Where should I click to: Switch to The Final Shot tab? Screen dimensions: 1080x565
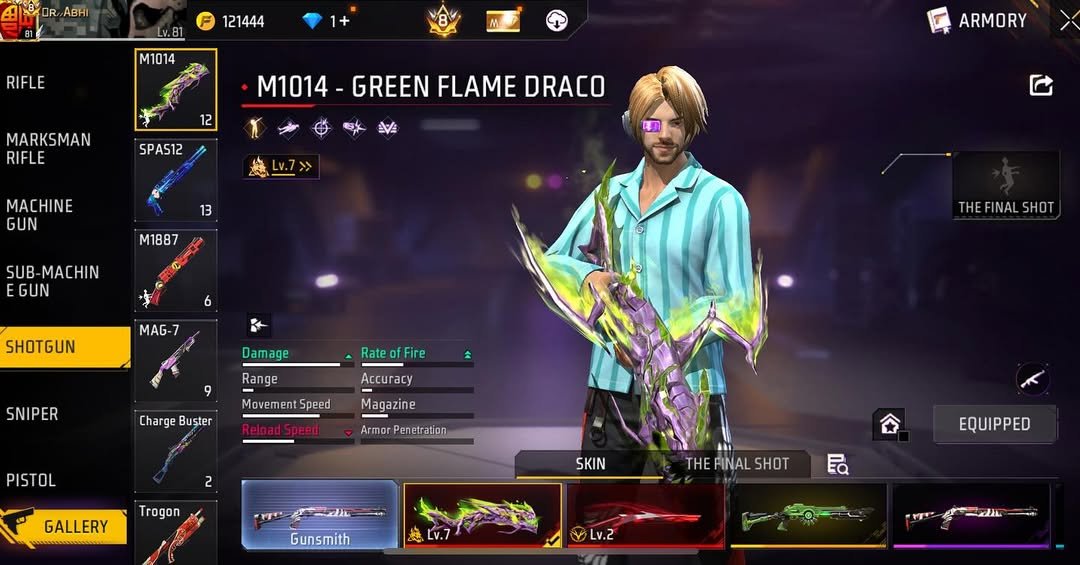(737, 464)
